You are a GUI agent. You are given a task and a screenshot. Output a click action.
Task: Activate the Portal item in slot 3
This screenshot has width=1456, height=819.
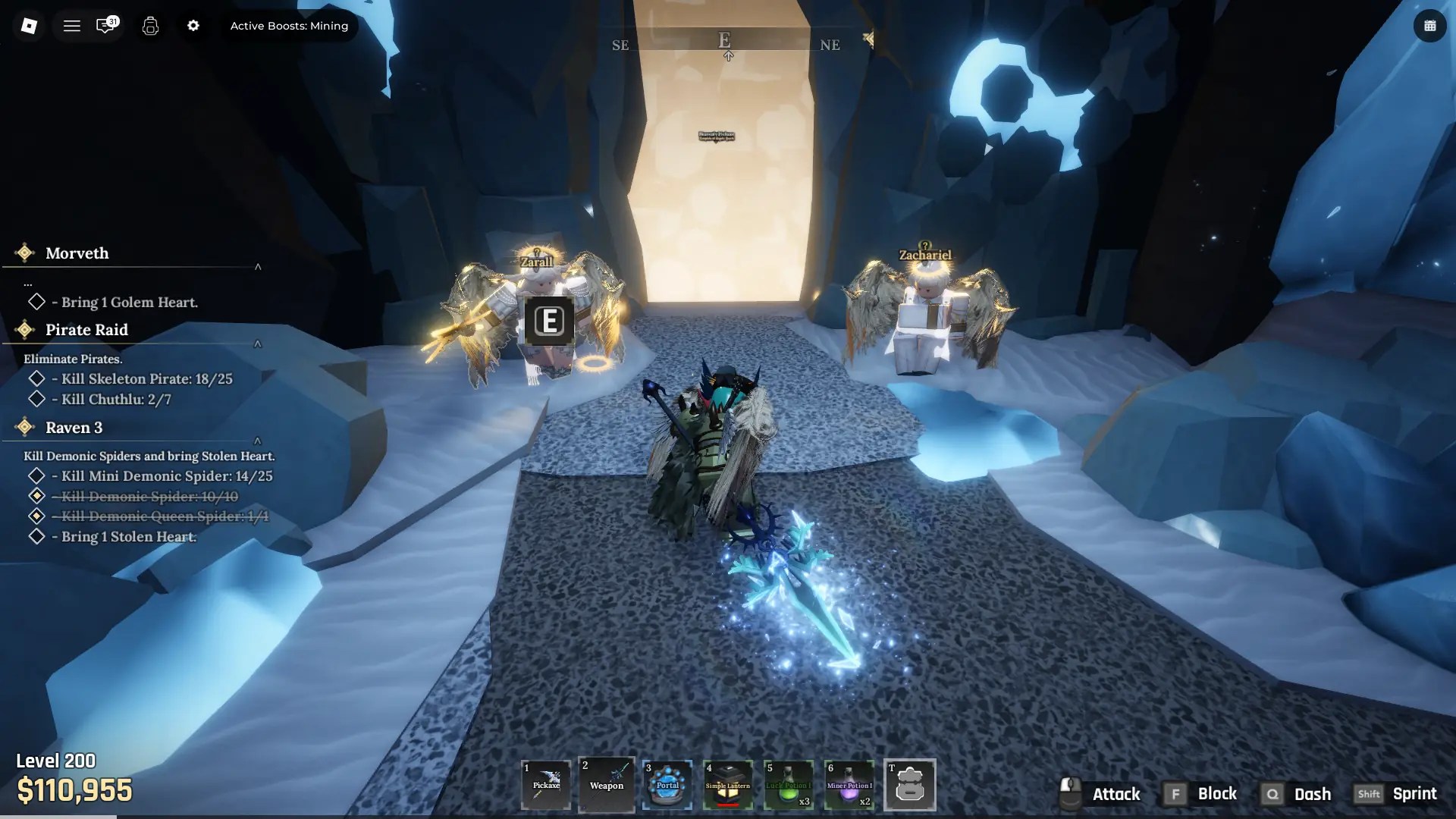(667, 785)
